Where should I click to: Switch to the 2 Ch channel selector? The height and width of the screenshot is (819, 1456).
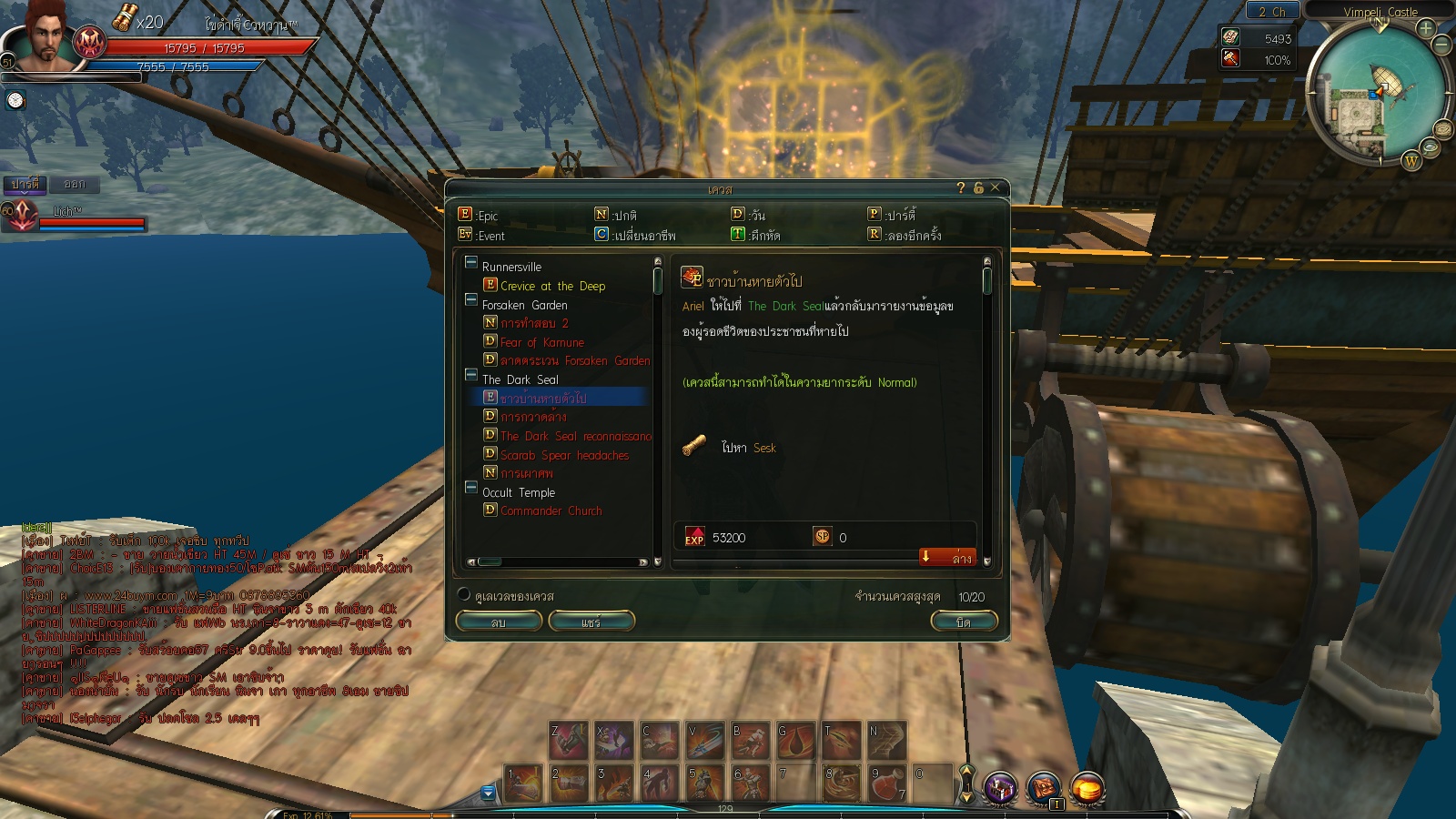click(1272, 12)
